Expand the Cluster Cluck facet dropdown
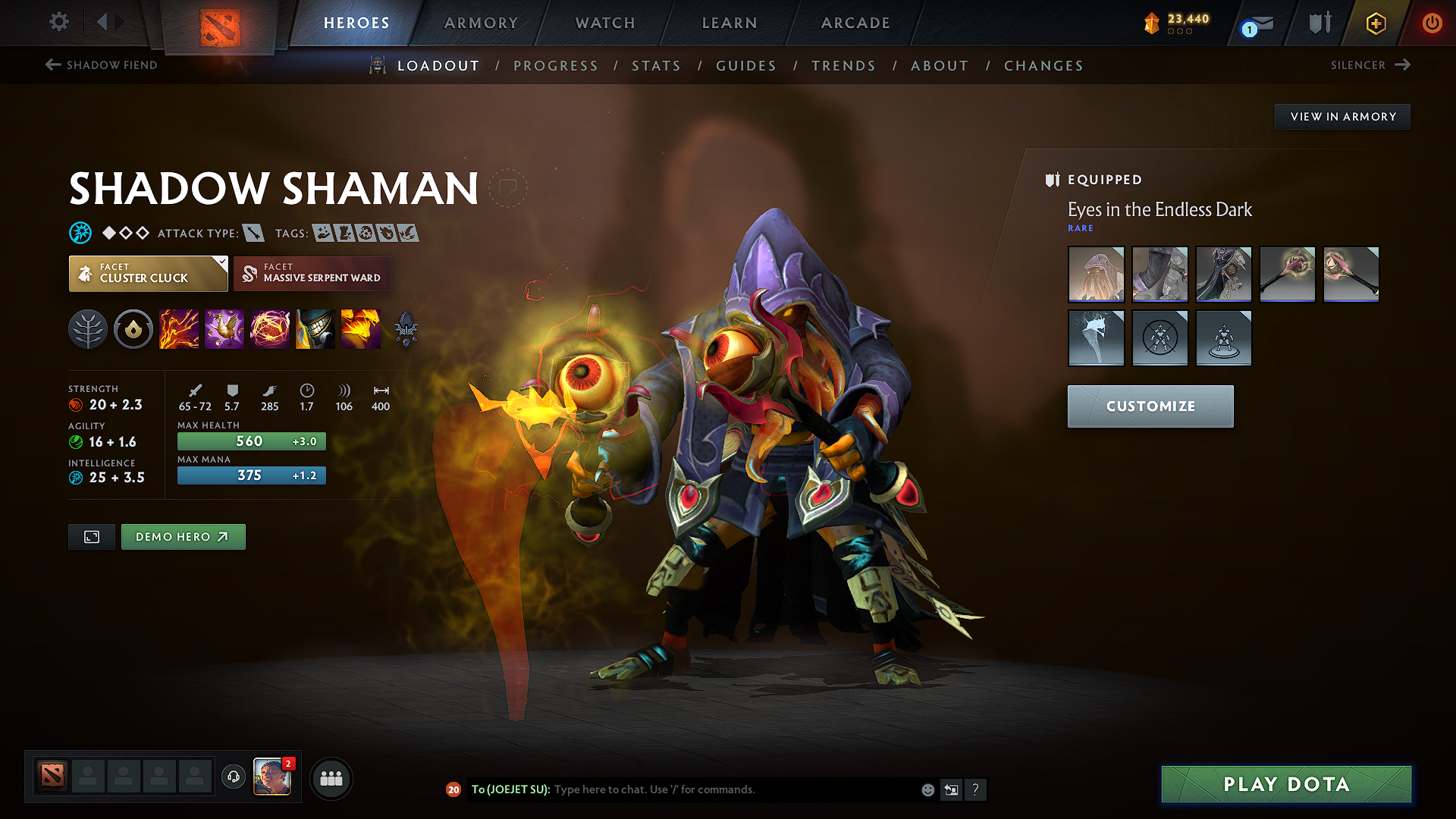Screen dimensions: 1456x819 221,263
